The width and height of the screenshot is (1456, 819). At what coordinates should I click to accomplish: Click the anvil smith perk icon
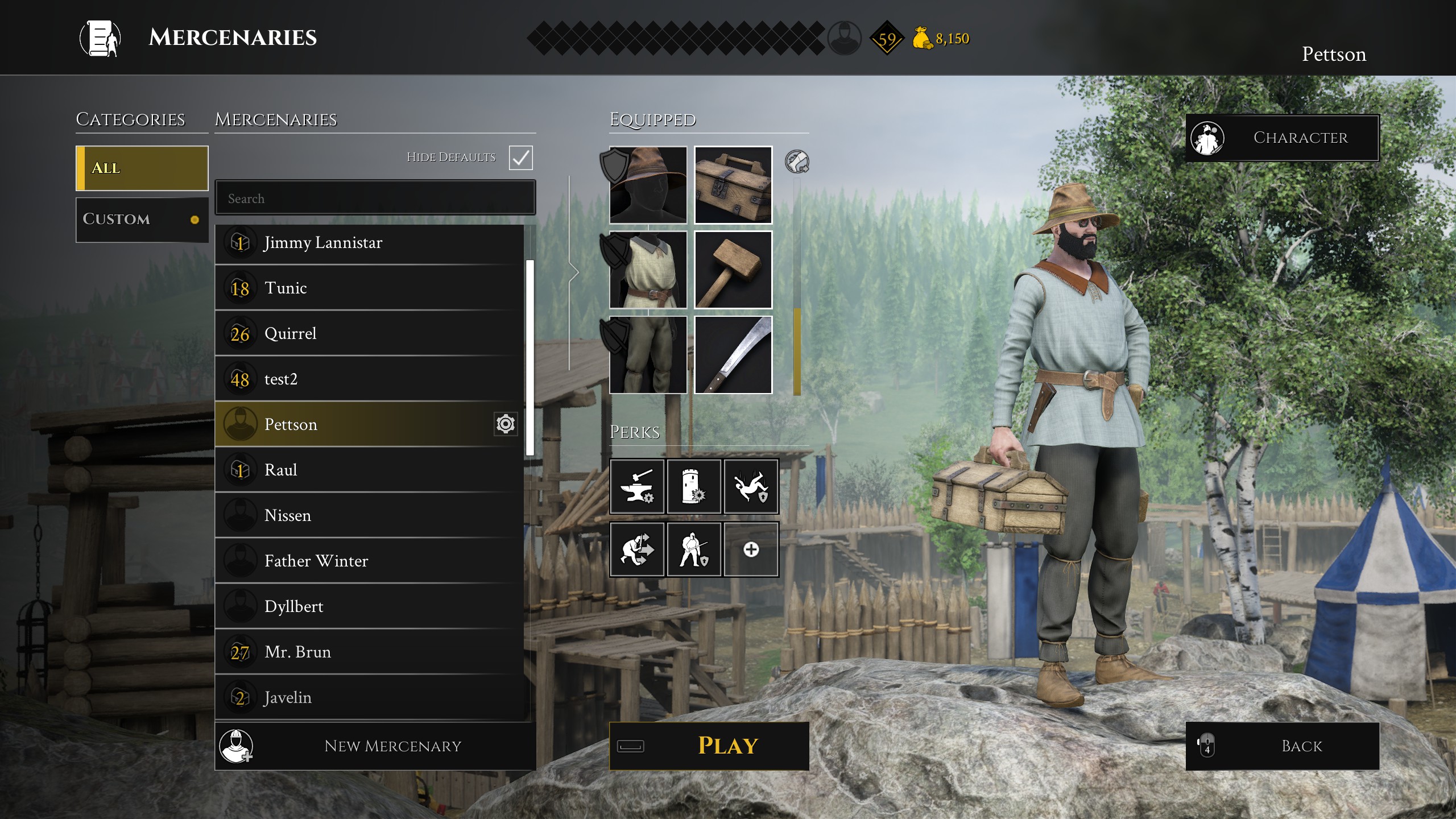click(x=637, y=487)
